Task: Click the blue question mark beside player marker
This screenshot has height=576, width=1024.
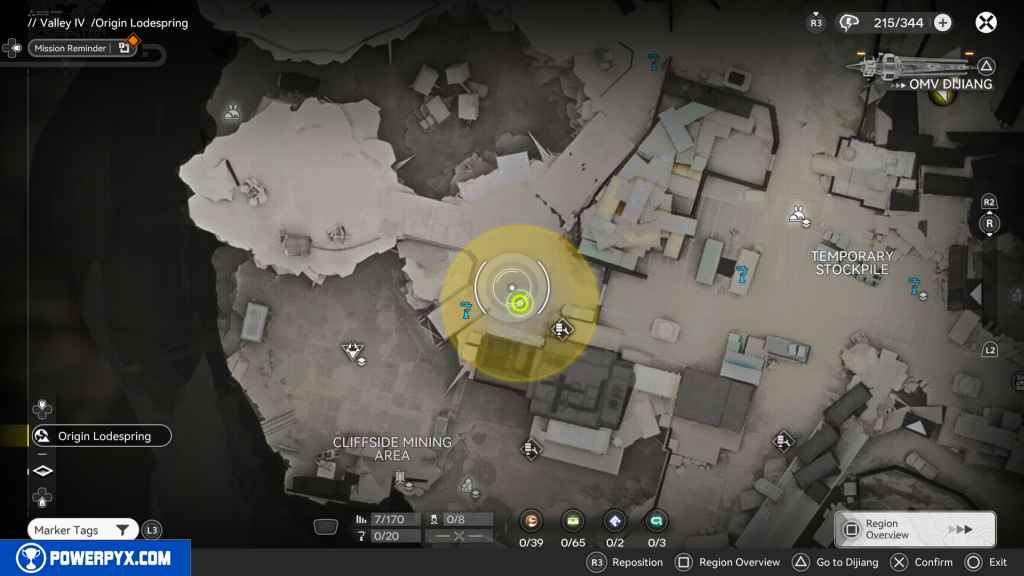Action: pos(465,309)
